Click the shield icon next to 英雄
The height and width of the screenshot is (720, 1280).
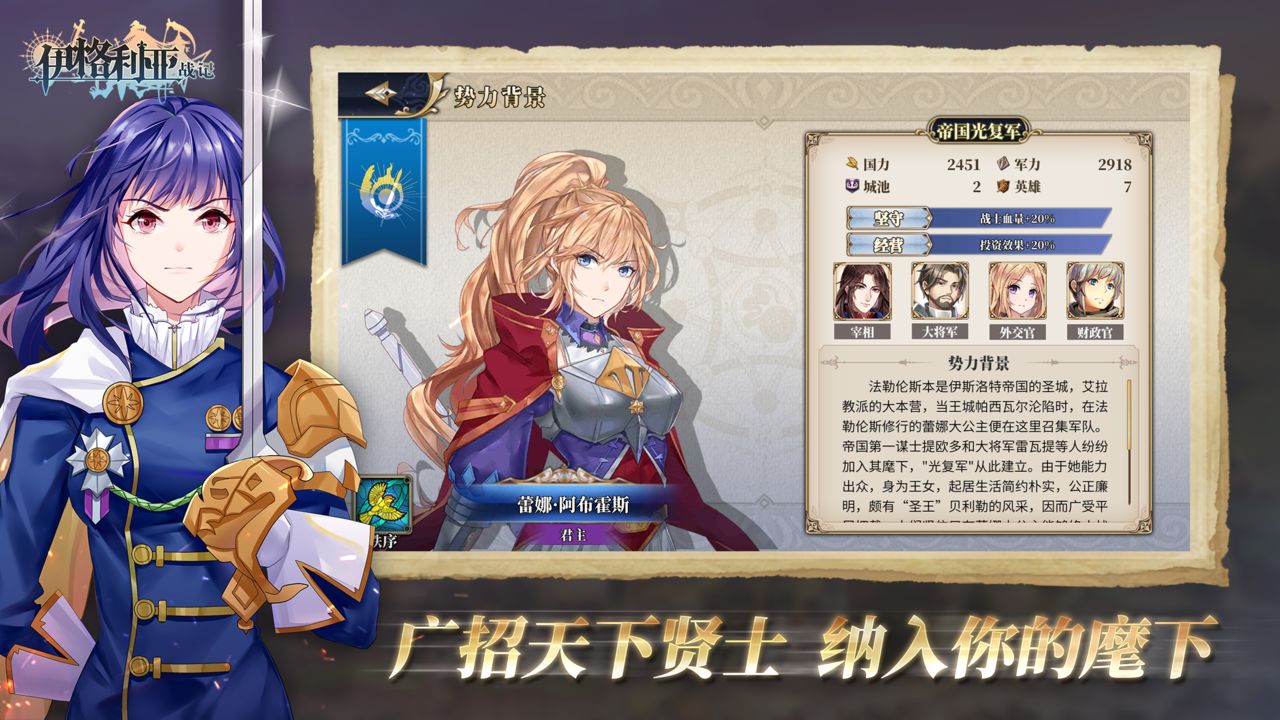pyautogui.click(x=1000, y=185)
